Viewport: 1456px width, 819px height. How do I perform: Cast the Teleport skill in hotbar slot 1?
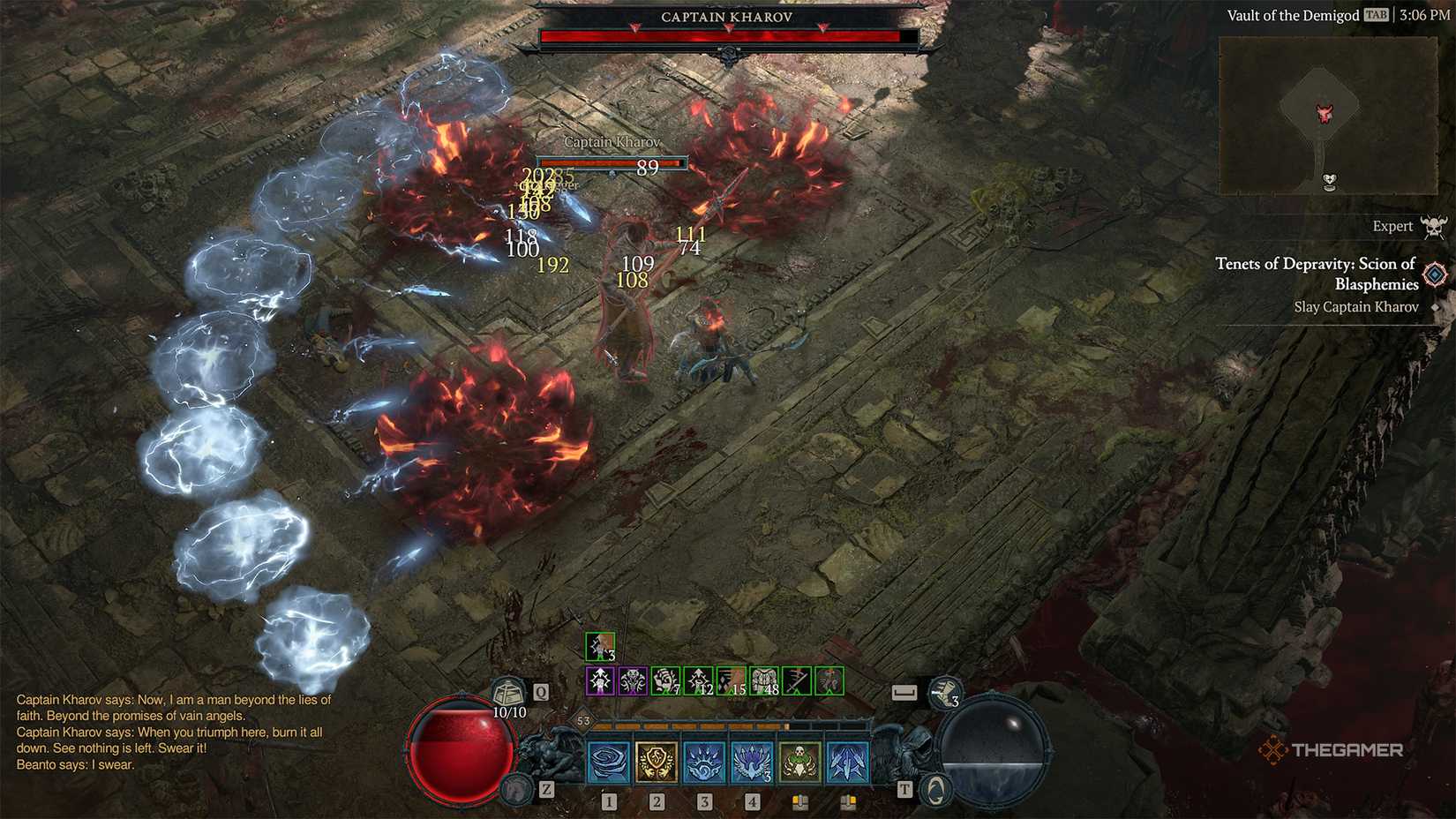(608, 760)
